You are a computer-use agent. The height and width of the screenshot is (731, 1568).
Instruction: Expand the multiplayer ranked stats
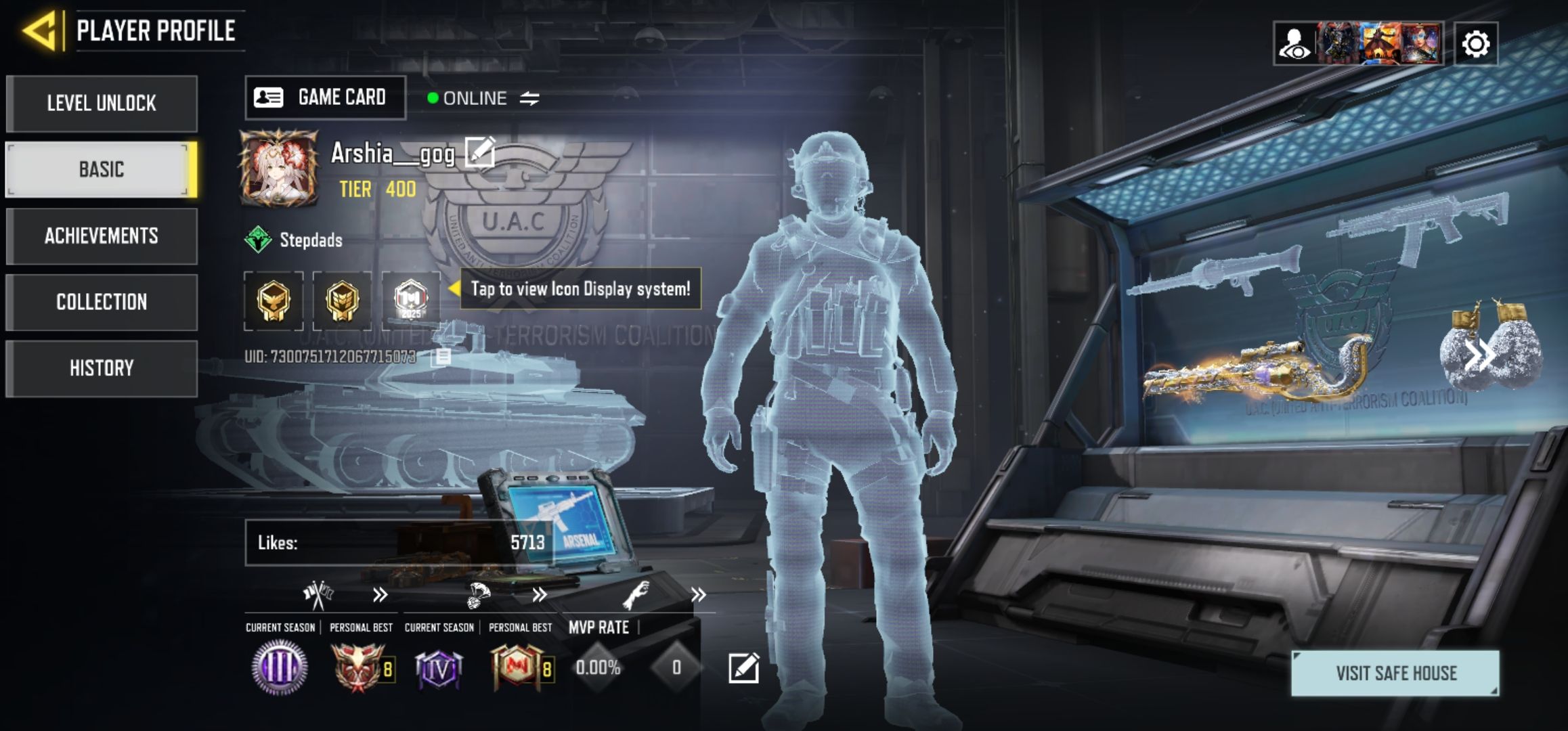pos(380,595)
